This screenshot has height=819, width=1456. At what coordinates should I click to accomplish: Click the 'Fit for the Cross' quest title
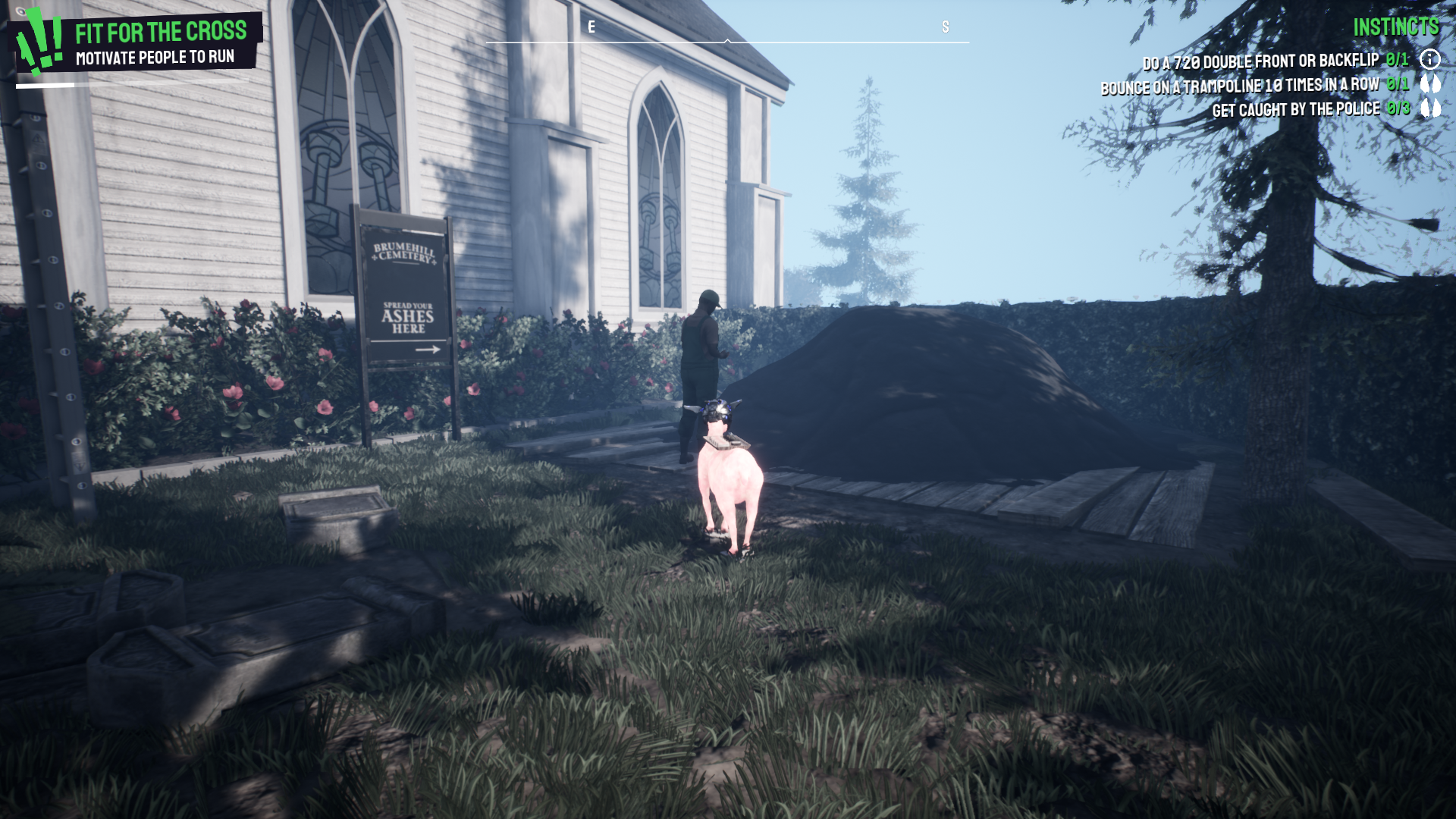tap(160, 33)
